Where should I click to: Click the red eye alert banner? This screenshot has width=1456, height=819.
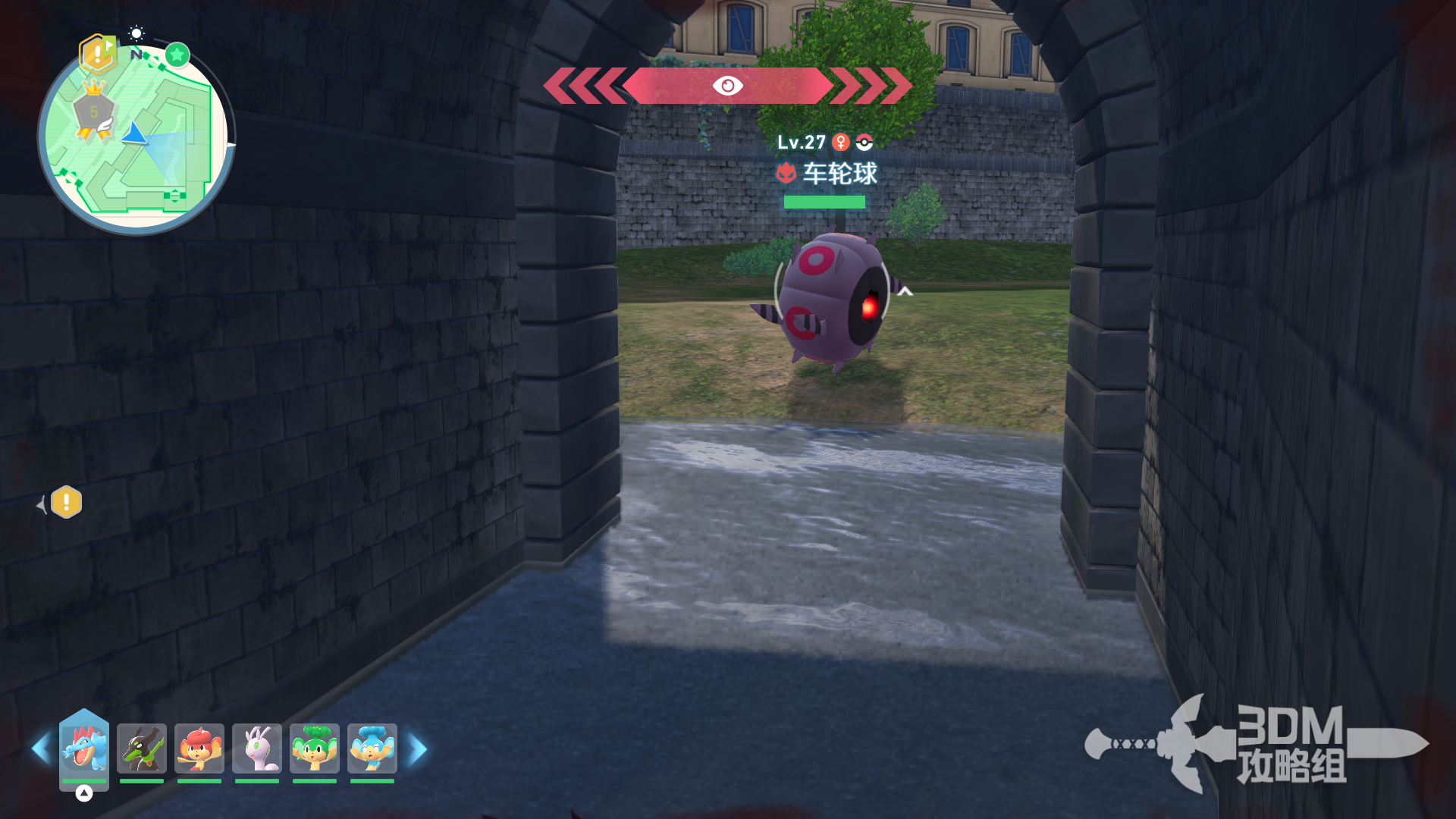[728, 86]
